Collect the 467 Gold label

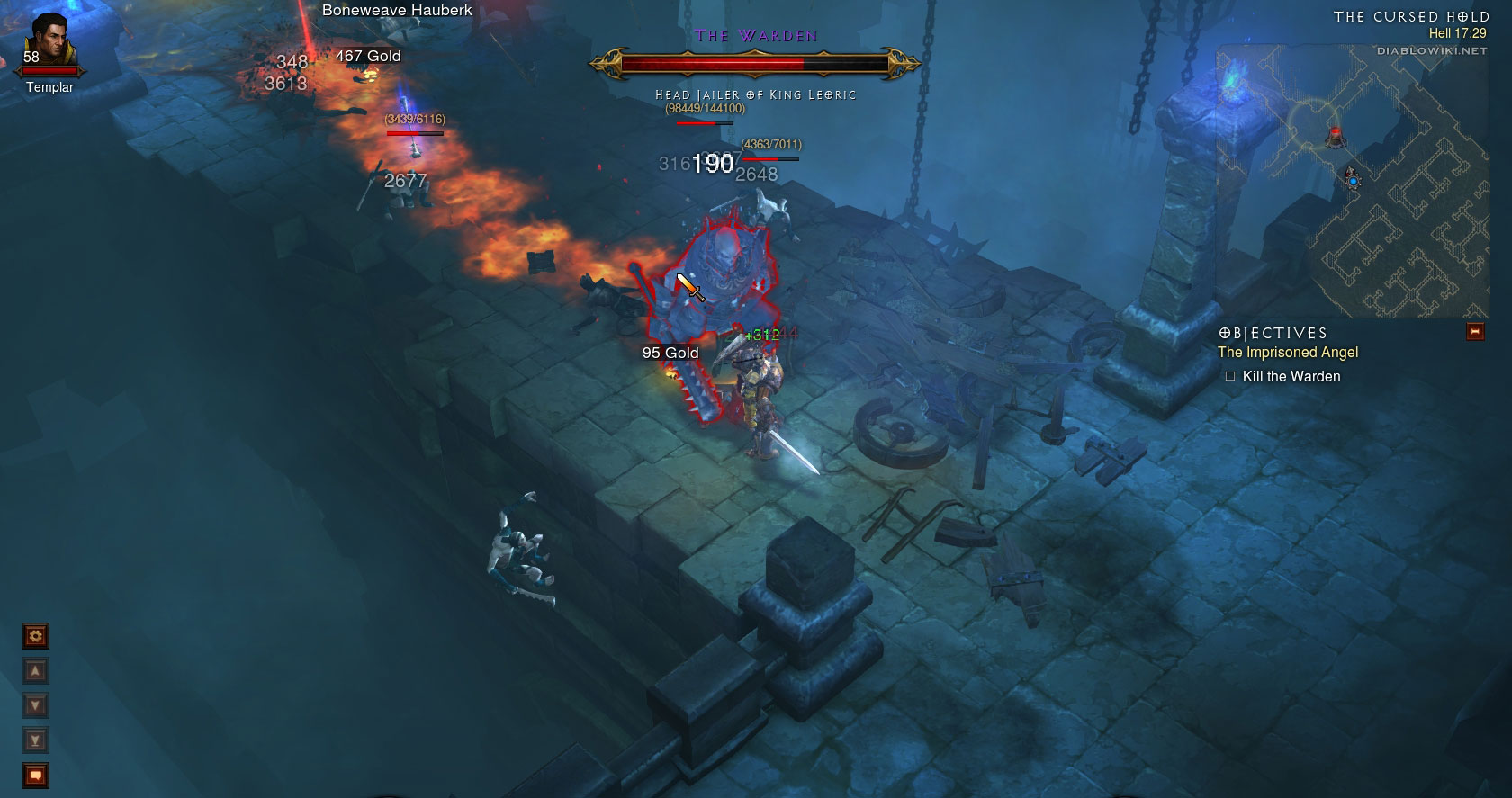coord(368,56)
